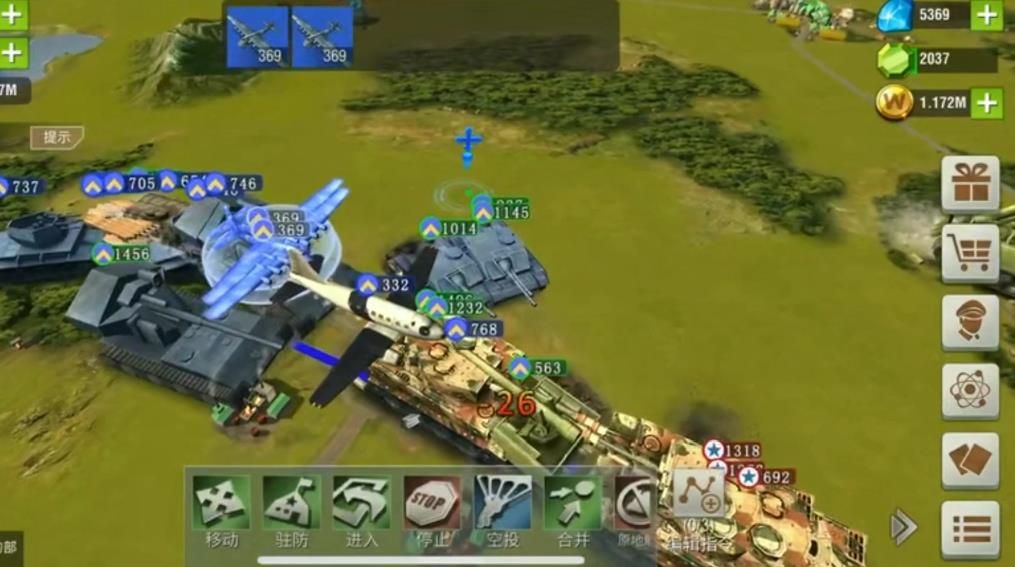
Task: Add more blue diamonds with the plus
Action: (x=986, y=15)
